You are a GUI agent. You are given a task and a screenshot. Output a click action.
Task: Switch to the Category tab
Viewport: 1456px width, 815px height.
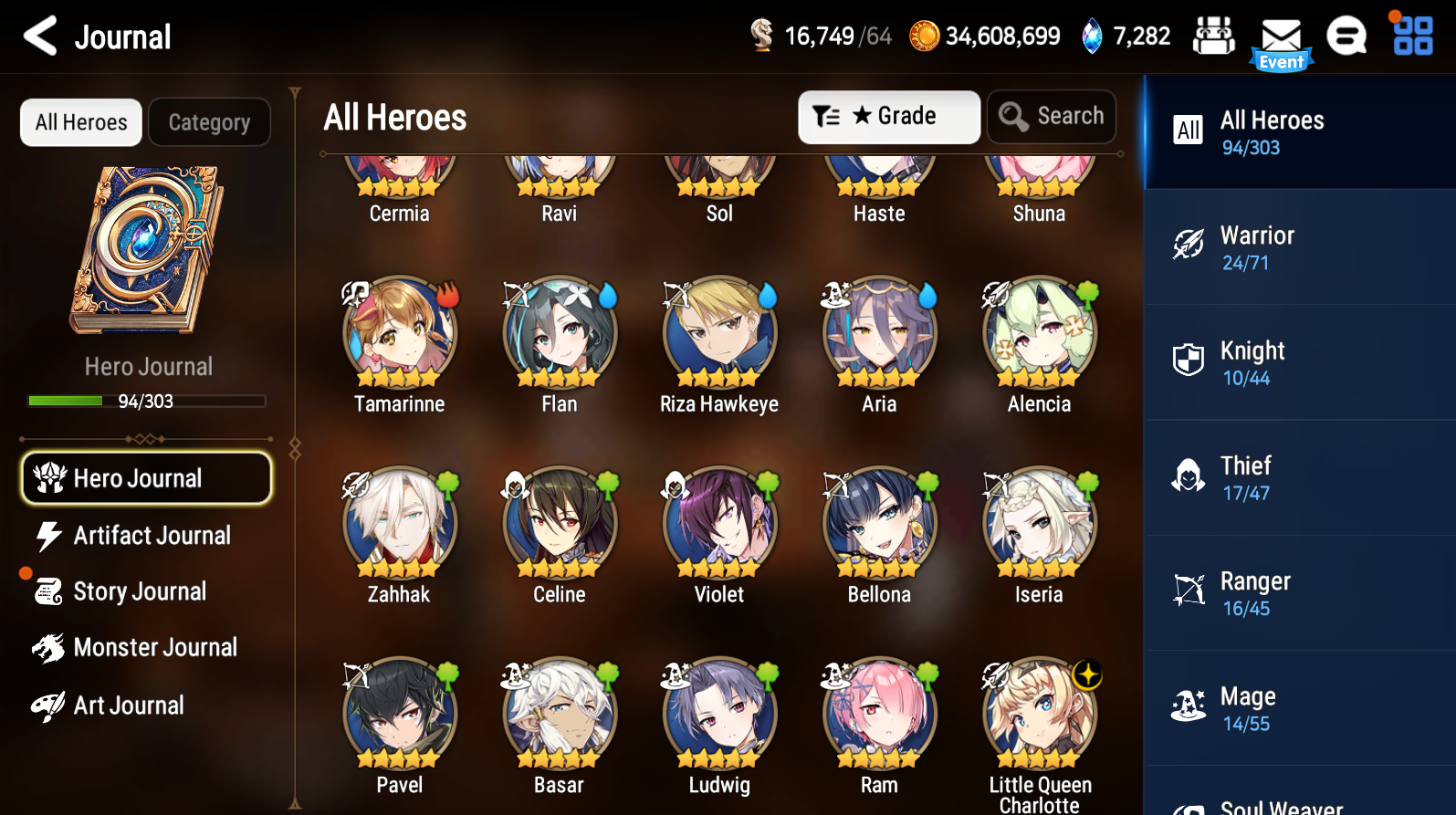209,121
